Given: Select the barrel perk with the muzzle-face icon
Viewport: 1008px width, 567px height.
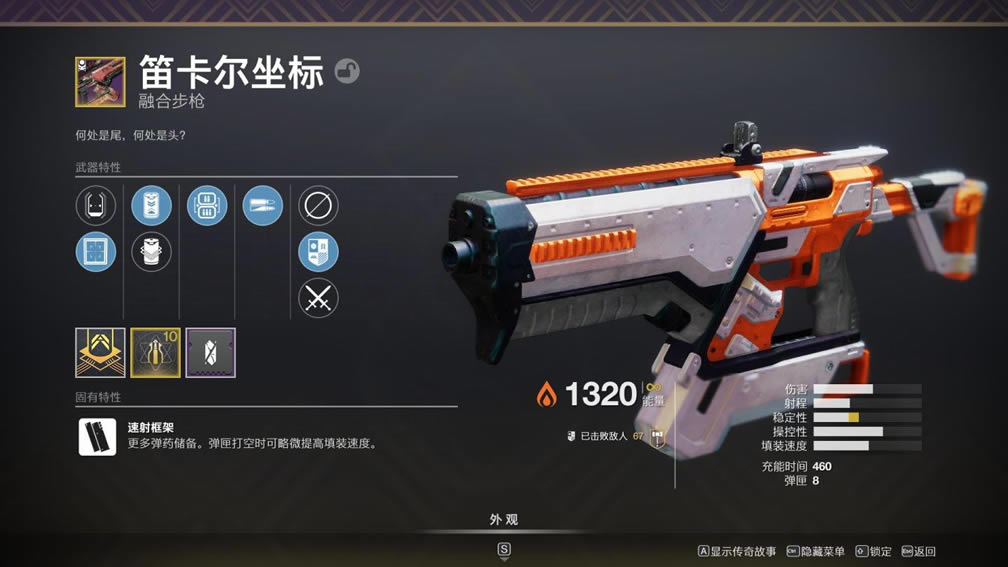Looking at the screenshot, I should [96, 206].
